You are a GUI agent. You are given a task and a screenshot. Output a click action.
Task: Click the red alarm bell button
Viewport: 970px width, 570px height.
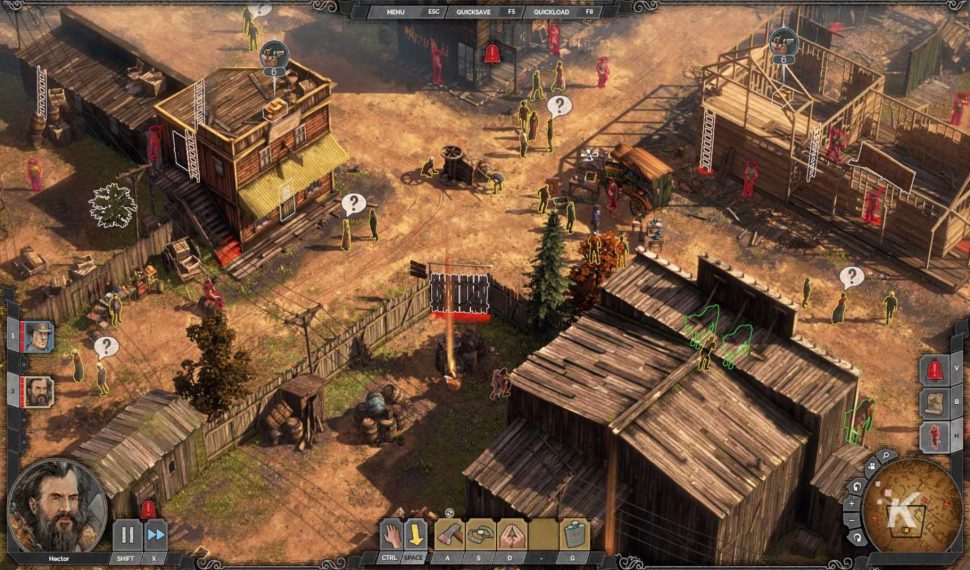(x=934, y=370)
